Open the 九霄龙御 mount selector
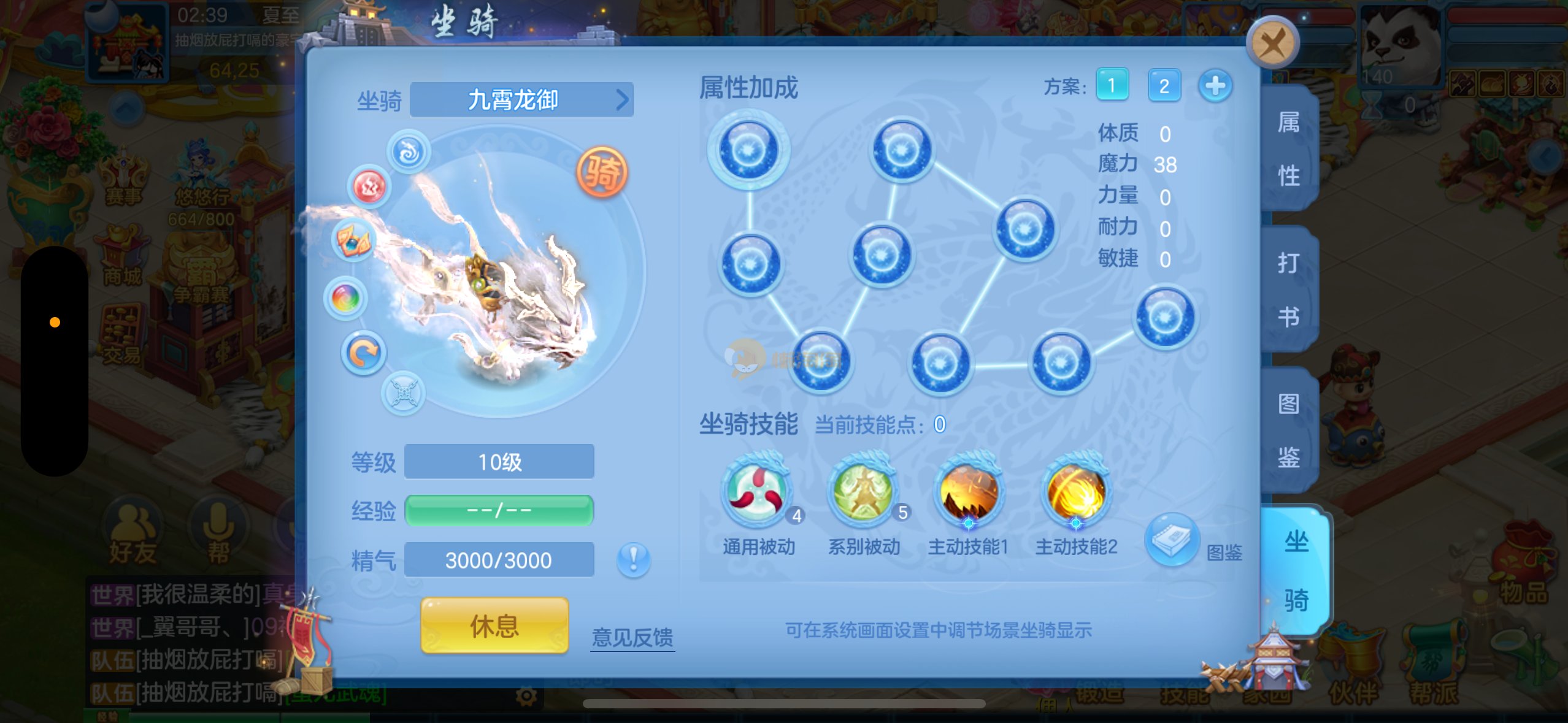This screenshot has width=1568, height=723. click(x=521, y=100)
